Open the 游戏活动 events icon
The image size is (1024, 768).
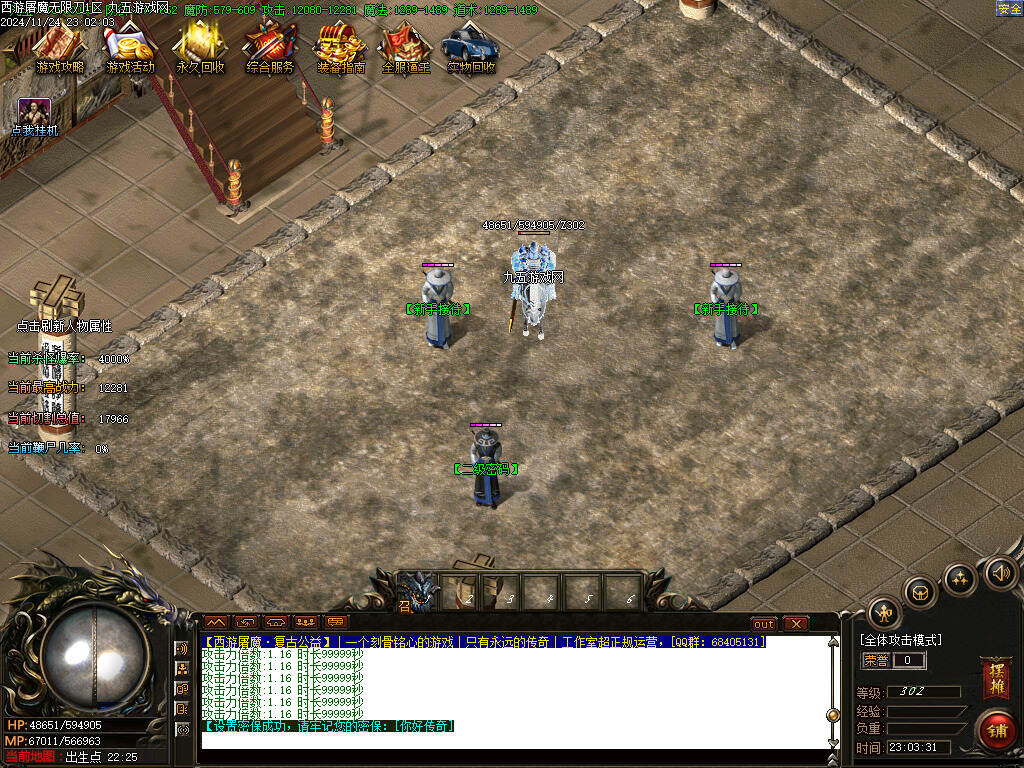click(x=130, y=48)
